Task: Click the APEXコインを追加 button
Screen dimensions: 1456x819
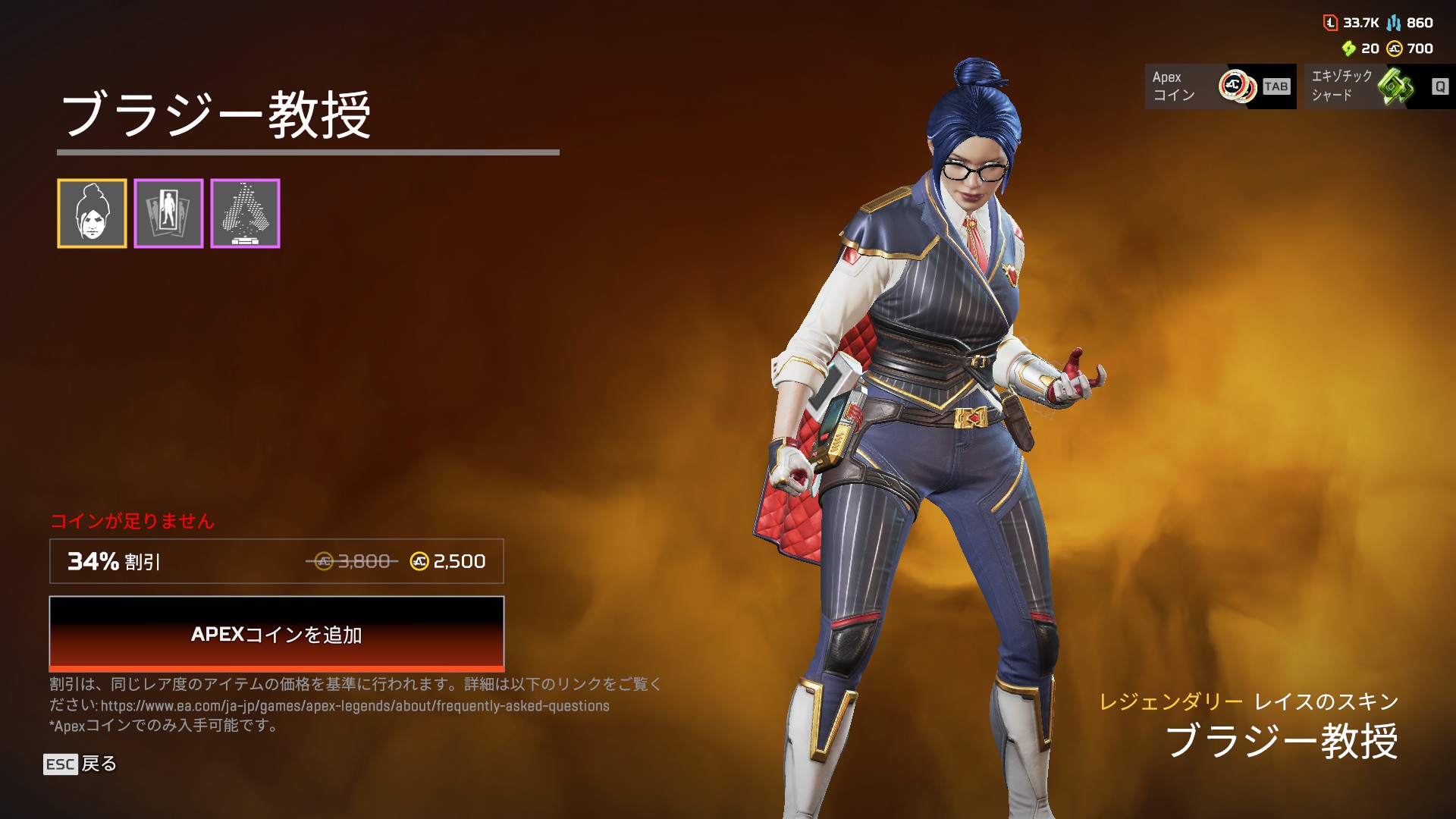Action: click(x=276, y=634)
